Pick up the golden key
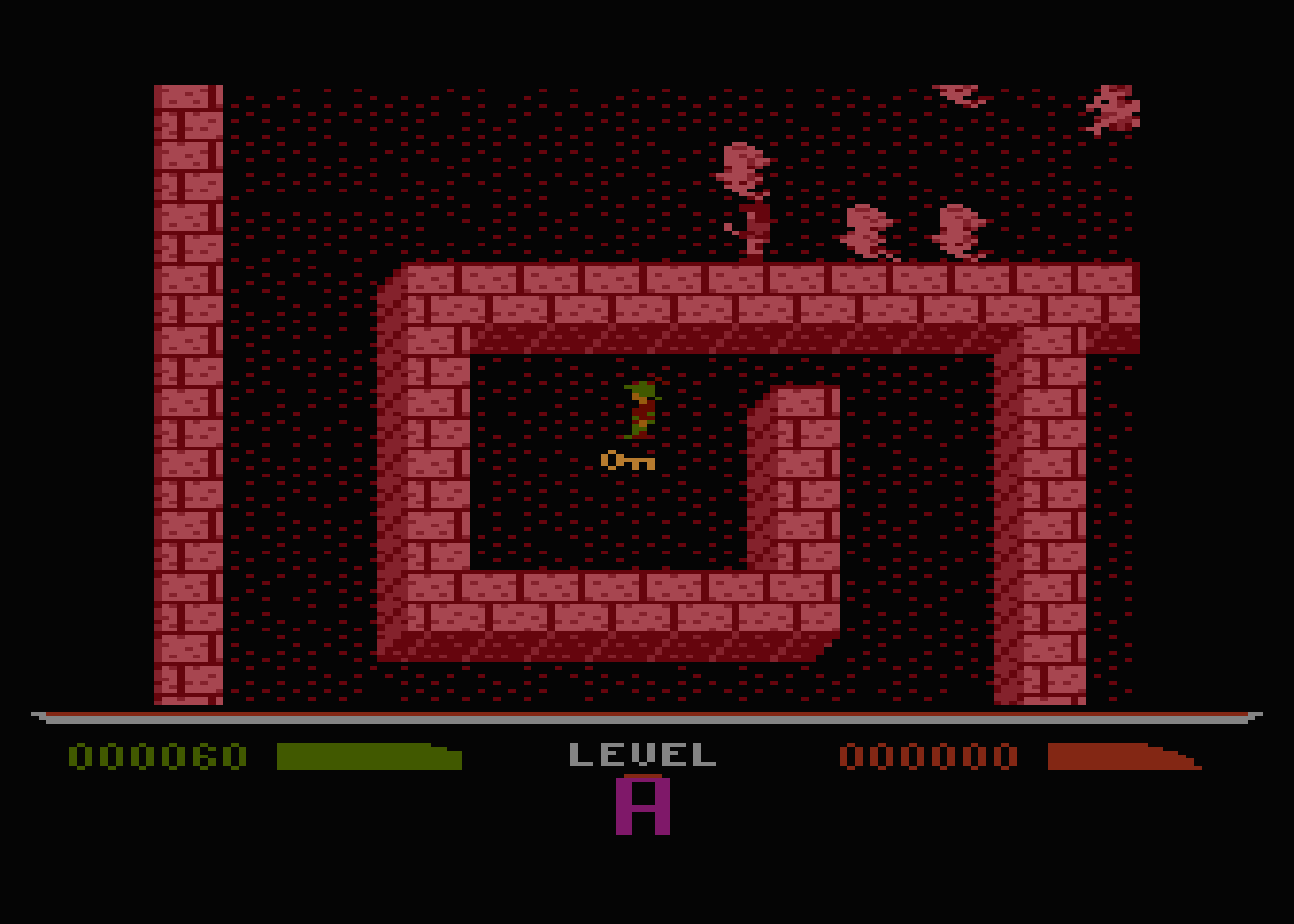1294x924 pixels. [626, 459]
